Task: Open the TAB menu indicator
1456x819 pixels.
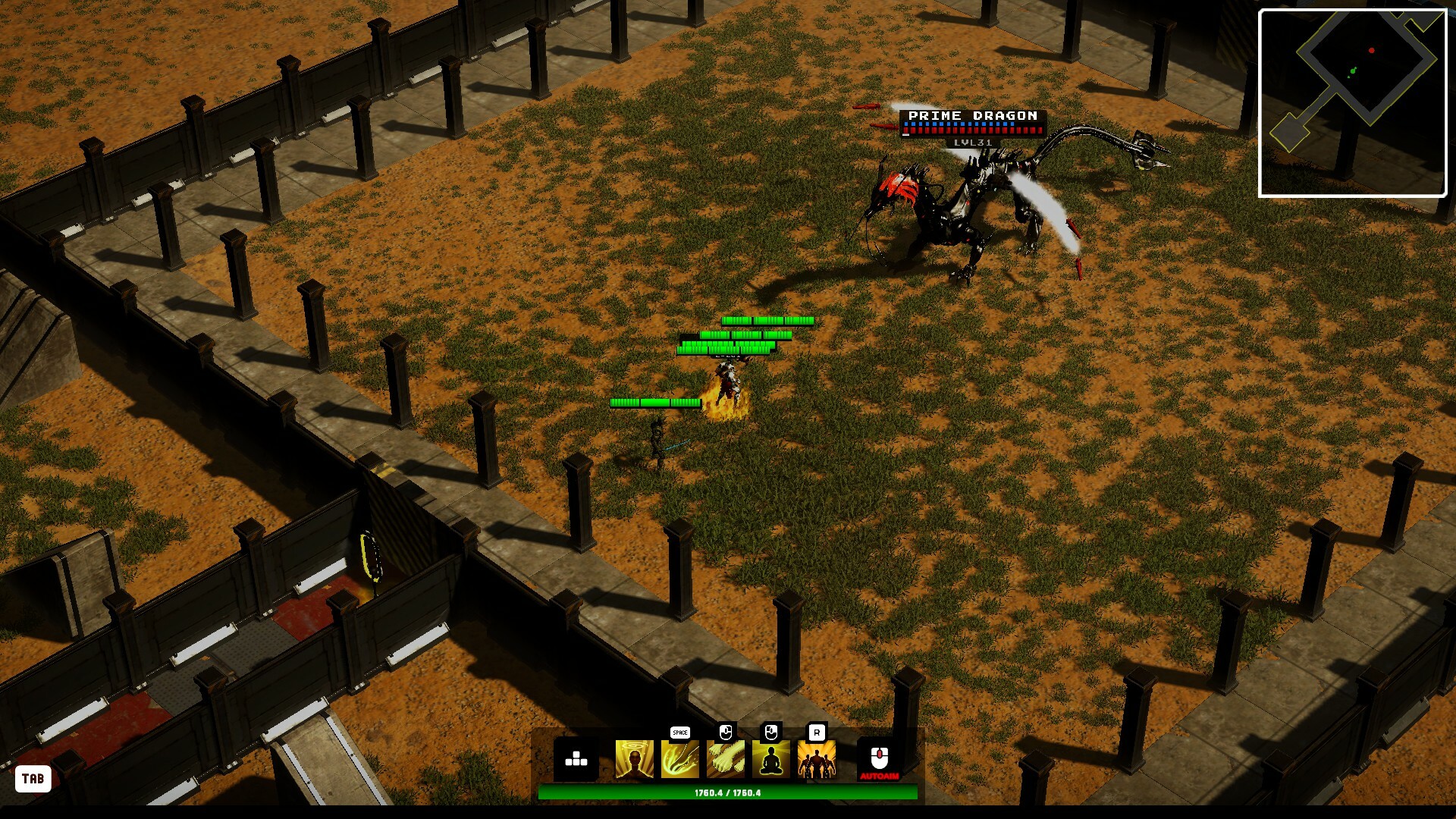Action: click(34, 777)
